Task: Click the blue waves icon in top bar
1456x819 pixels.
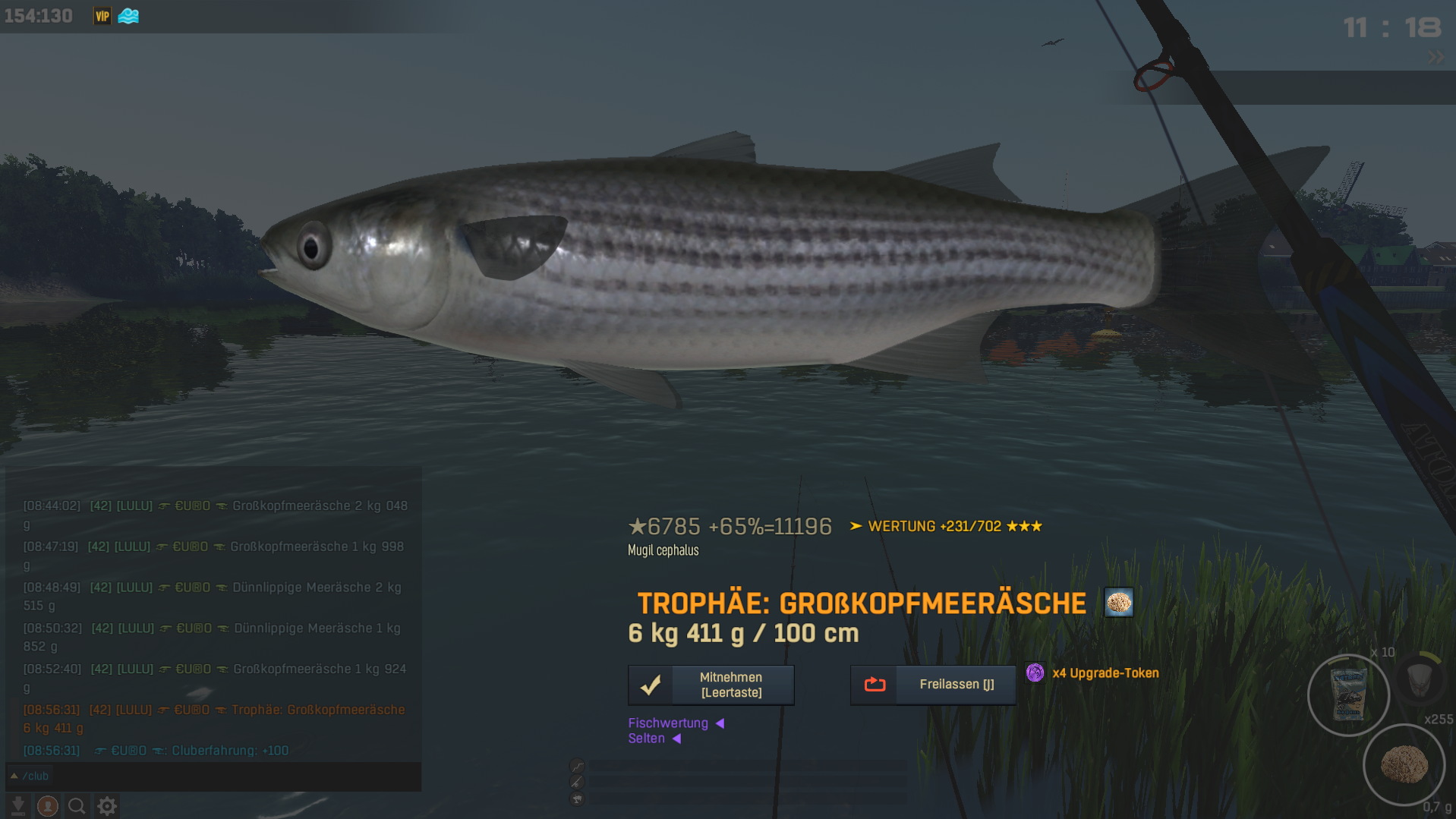Action: [x=128, y=16]
